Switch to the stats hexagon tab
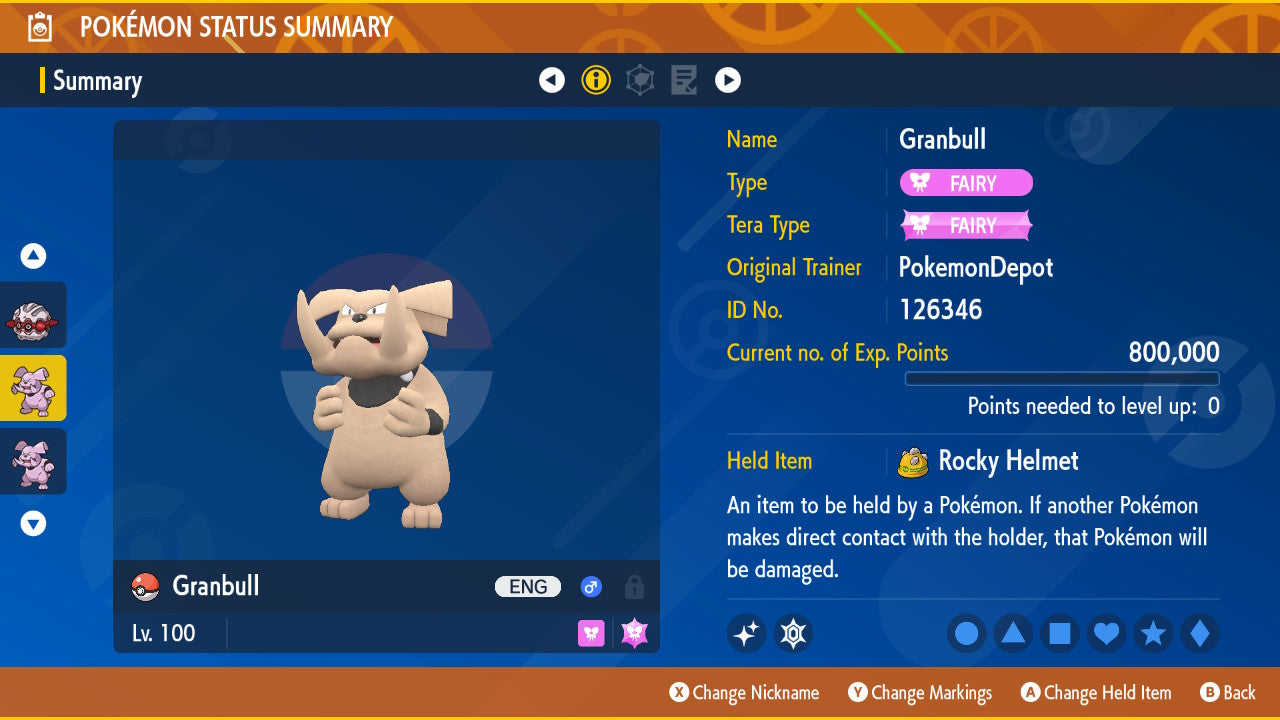The width and height of the screenshot is (1280, 720). coord(640,80)
